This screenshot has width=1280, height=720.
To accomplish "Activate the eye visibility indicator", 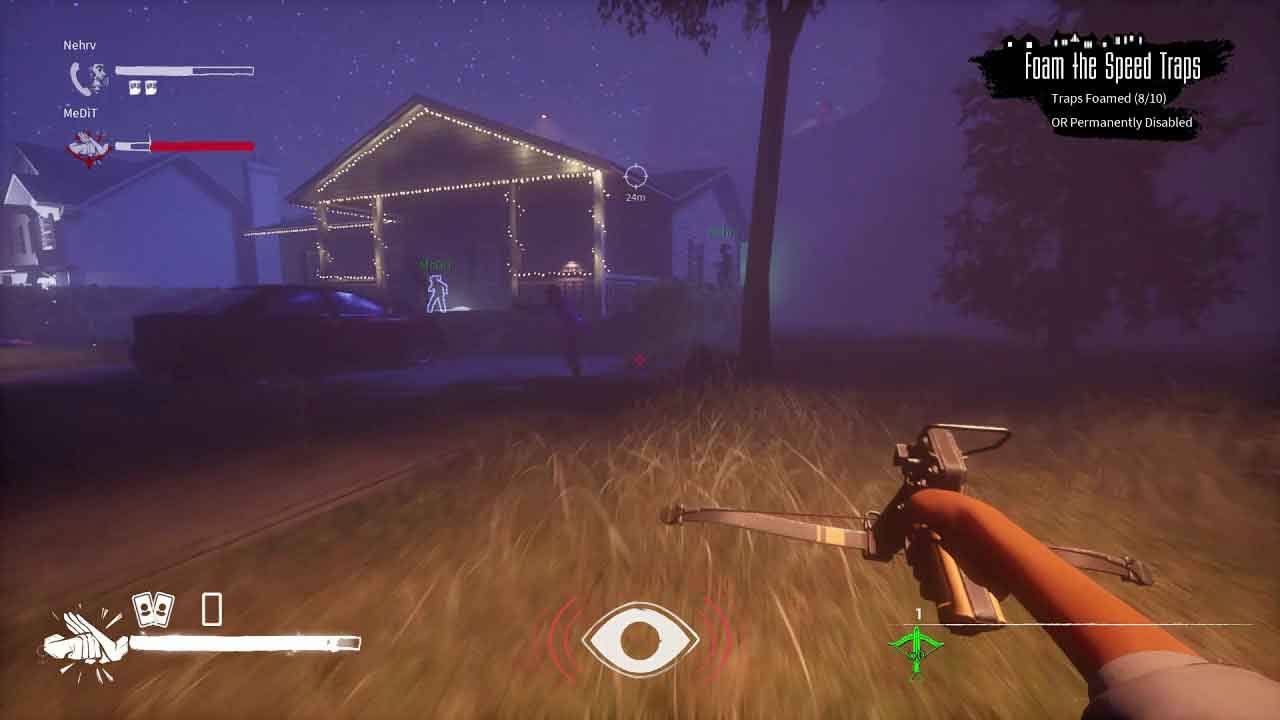I will pos(640,639).
